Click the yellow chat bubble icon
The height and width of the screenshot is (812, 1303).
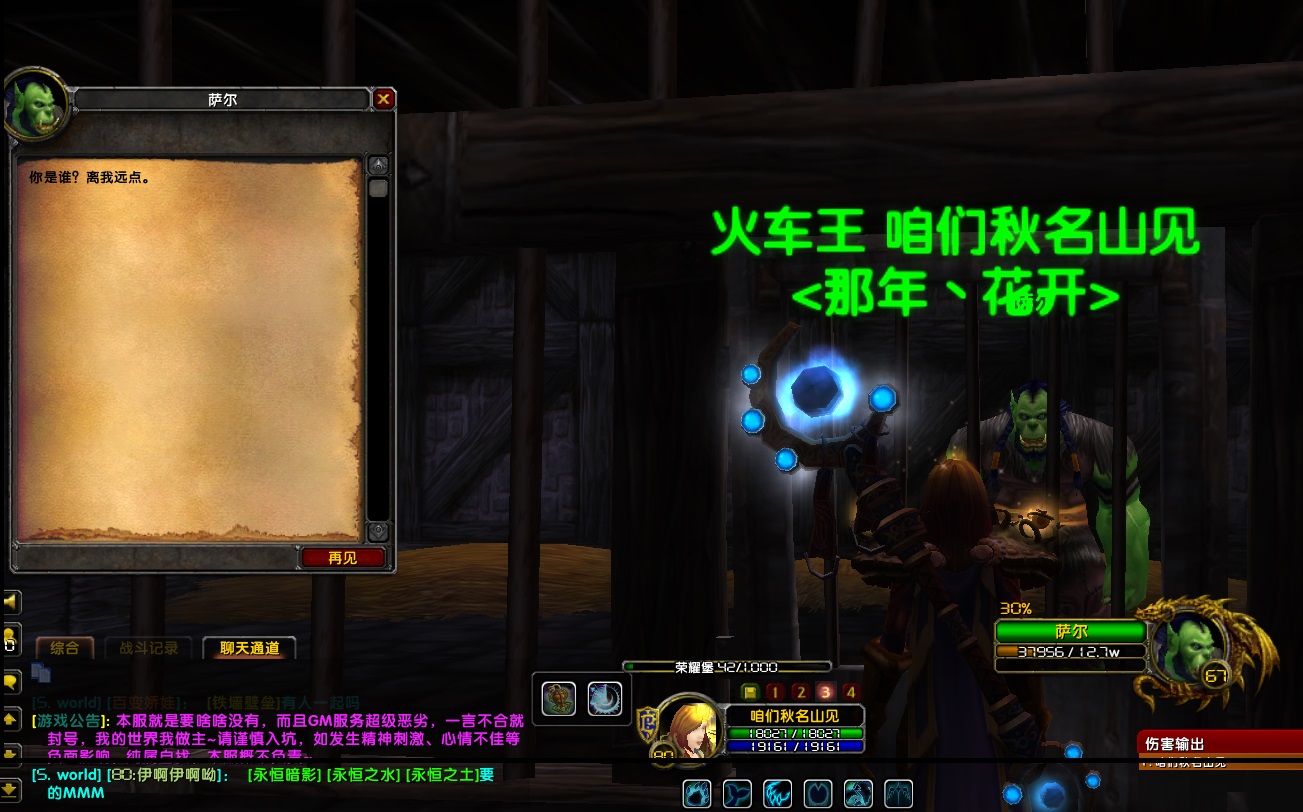click(12, 679)
